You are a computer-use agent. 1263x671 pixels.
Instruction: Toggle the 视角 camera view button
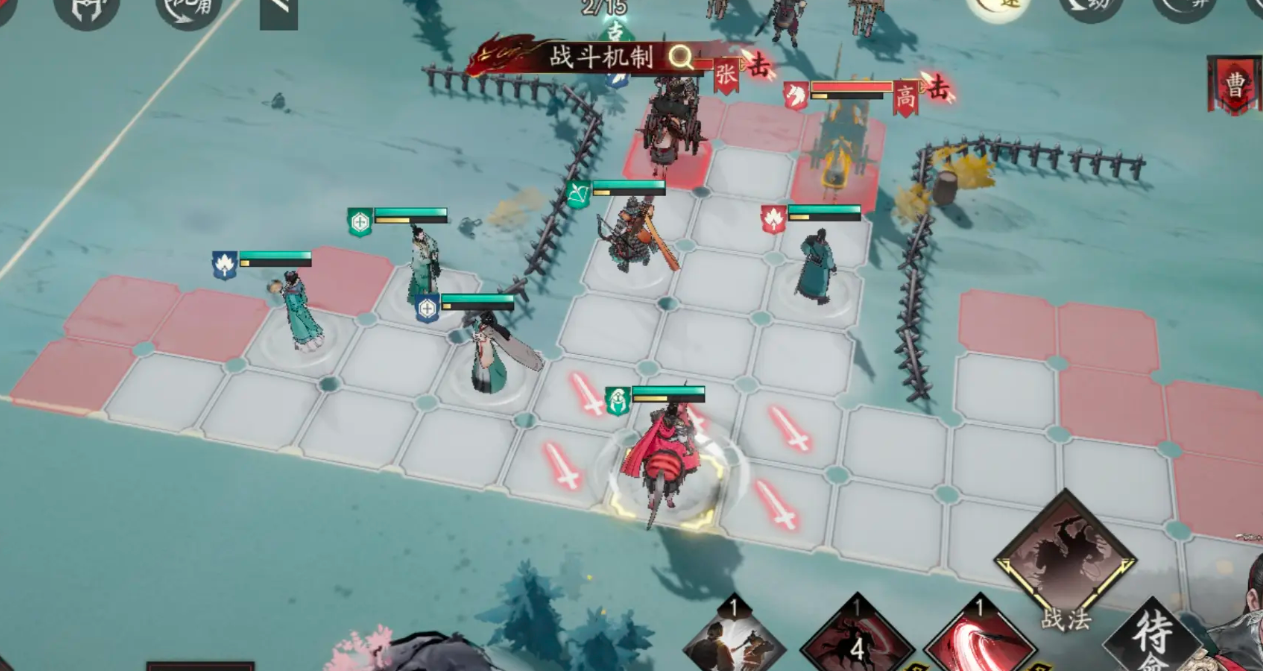click(x=188, y=10)
